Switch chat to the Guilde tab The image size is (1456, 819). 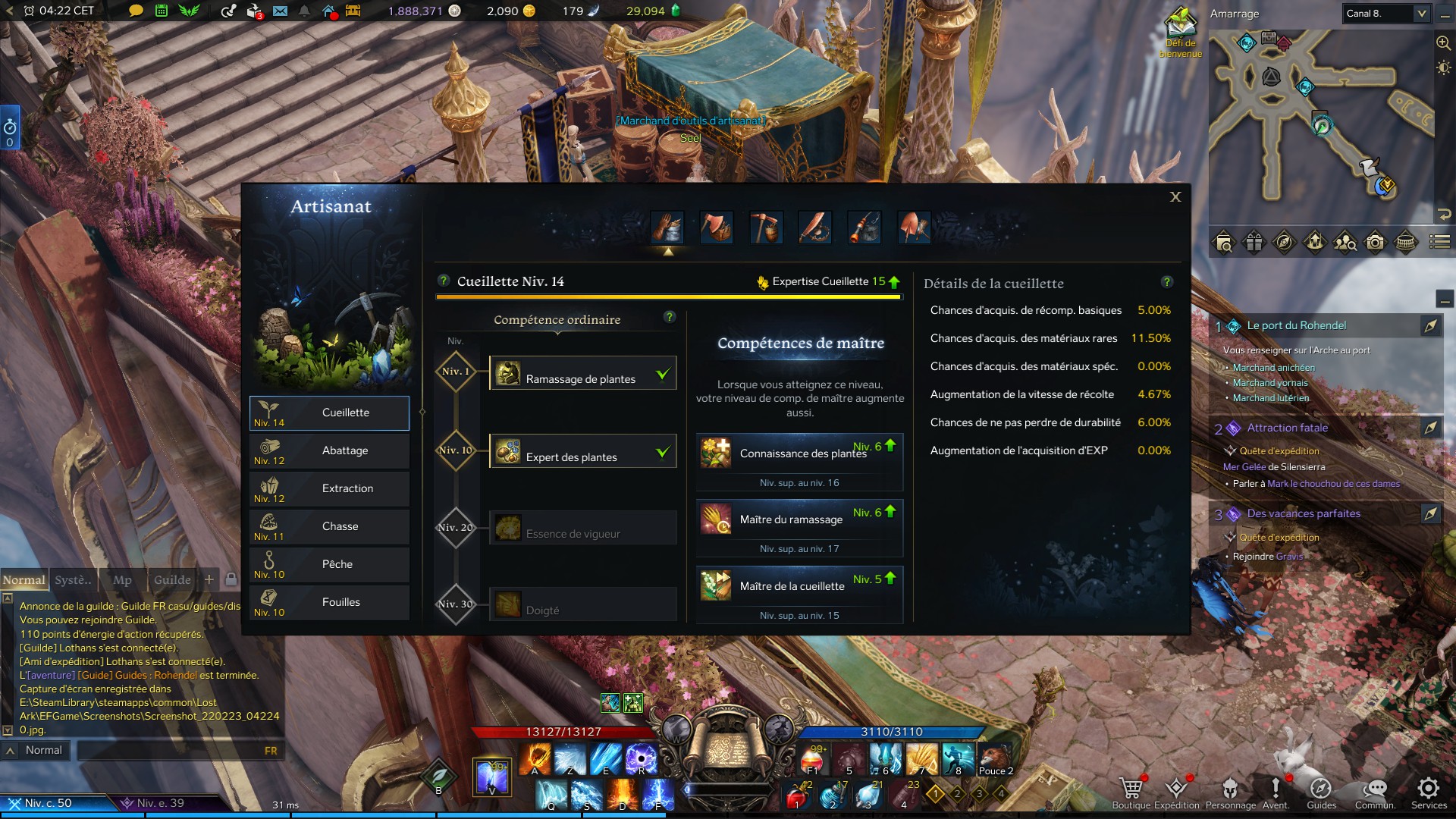[172, 580]
